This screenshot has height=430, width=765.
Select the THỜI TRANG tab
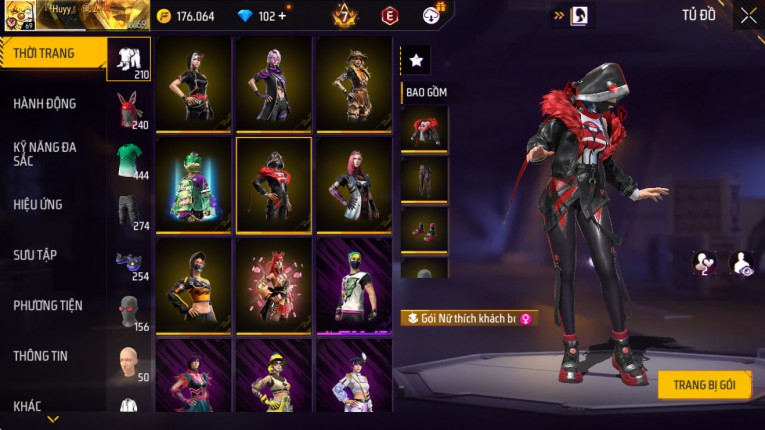point(44,53)
